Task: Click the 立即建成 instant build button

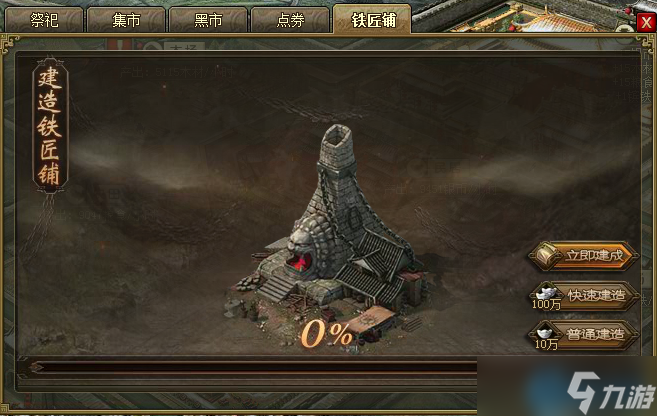Action: pyautogui.click(x=583, y=255)
